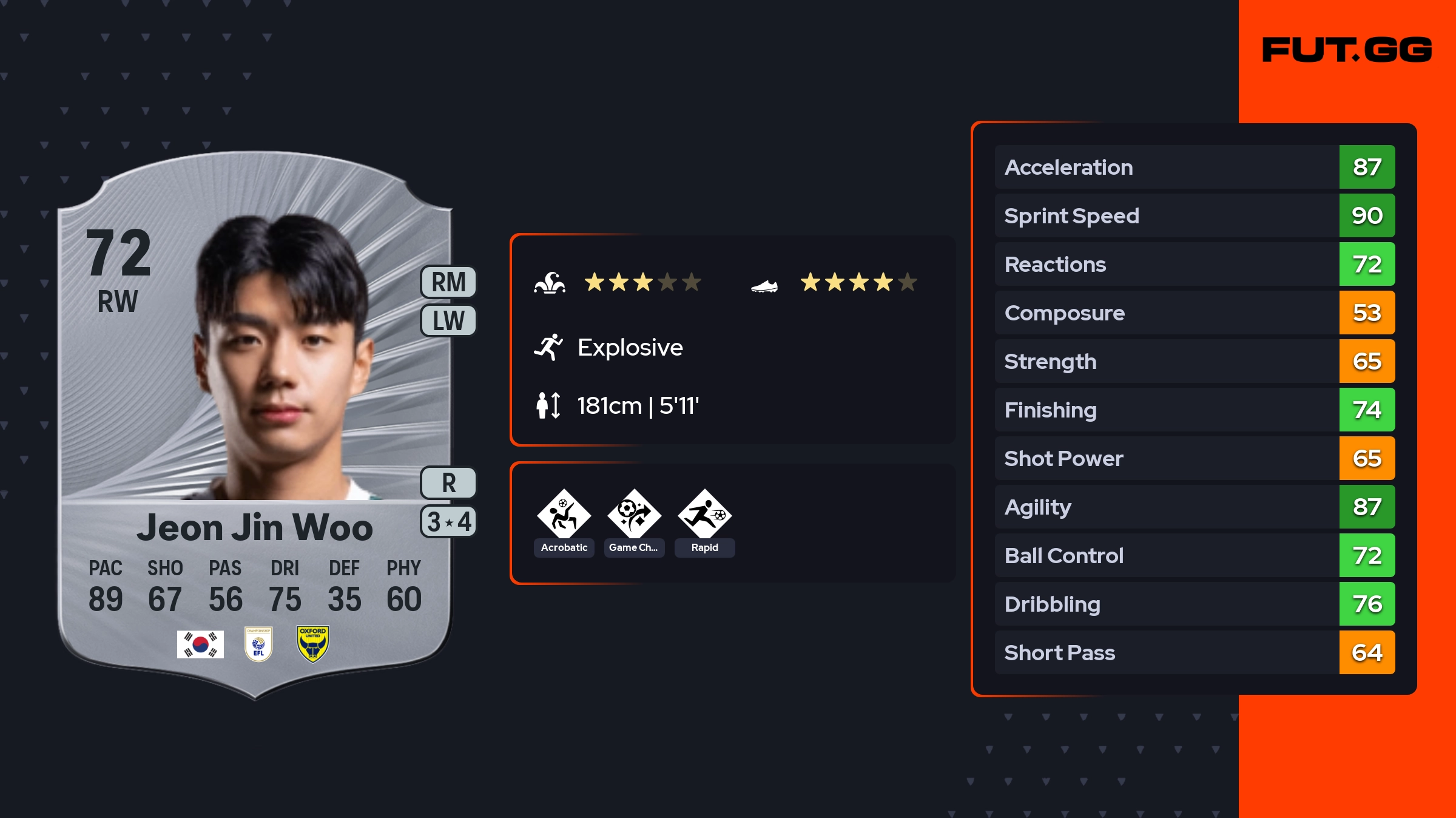Select the Jeon Jin Woo player card
The height and width of the screenshot is (818, 1456).
coord(255,425)
